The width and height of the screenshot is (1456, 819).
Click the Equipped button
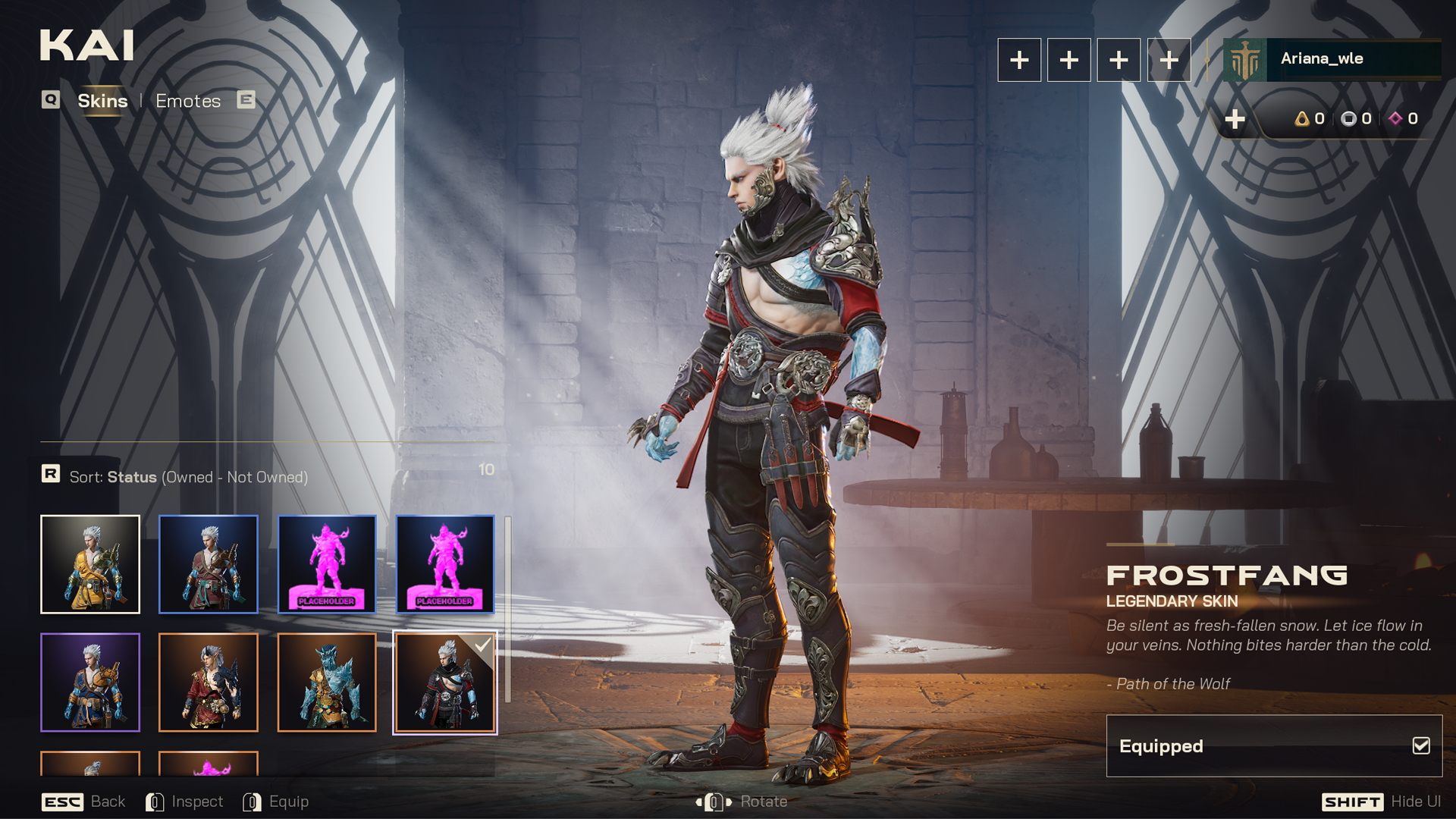tap(1274, 746)
